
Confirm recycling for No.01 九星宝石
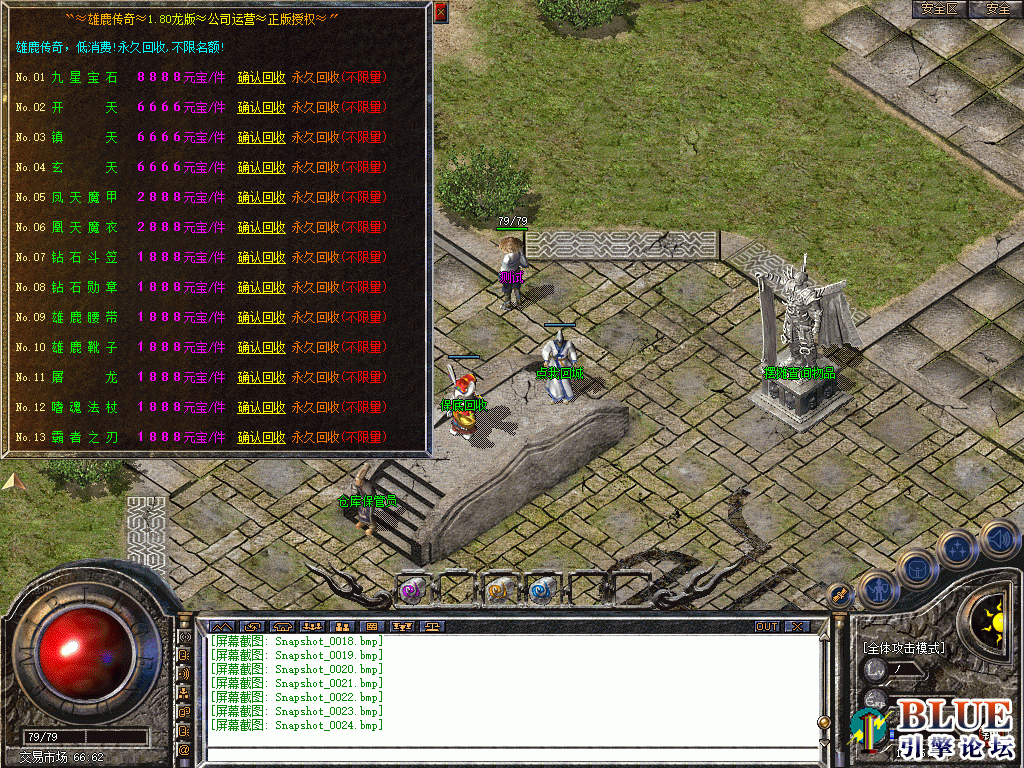tap(261, 77)
